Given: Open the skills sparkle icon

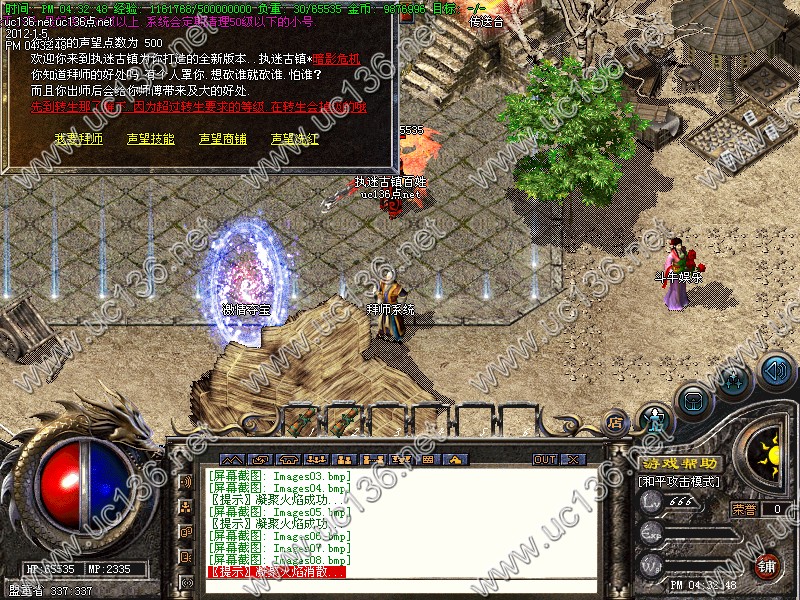Looking at the screenshot, I should 735,380.
